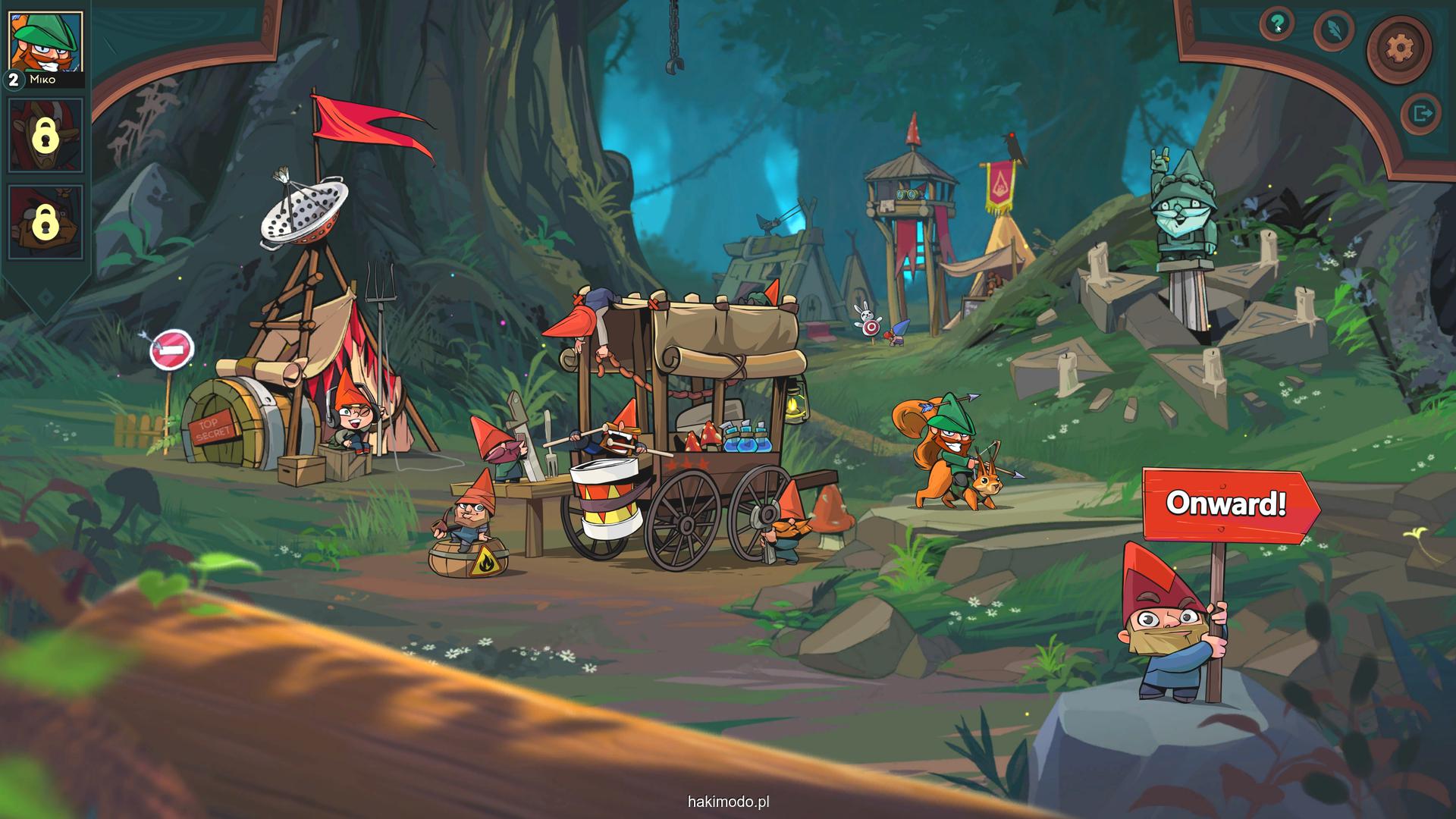Open settings with the gear button
Screen dimensions: 1456x819
click(x=1399, y=49)
